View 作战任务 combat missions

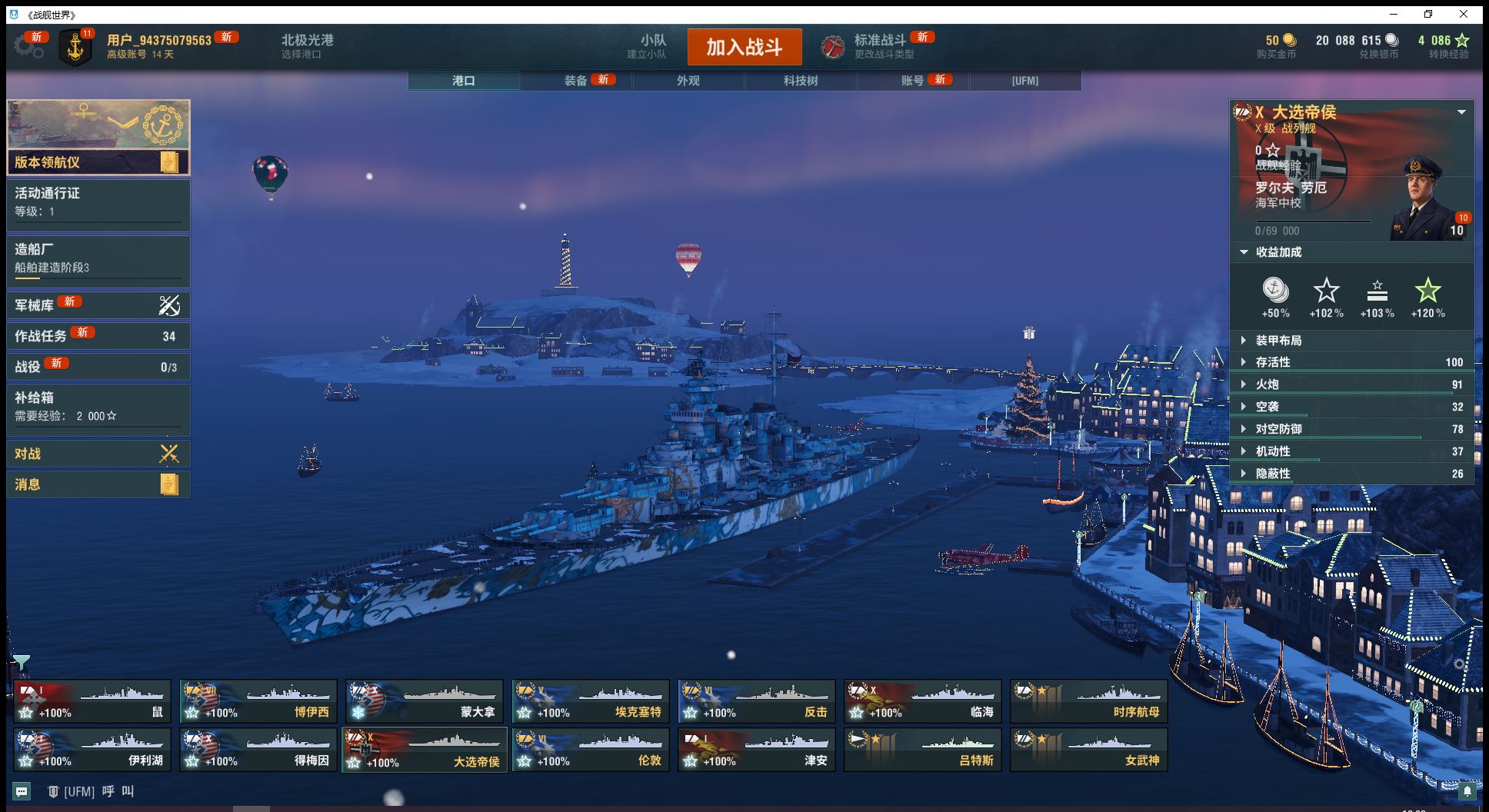click(98, 336)
